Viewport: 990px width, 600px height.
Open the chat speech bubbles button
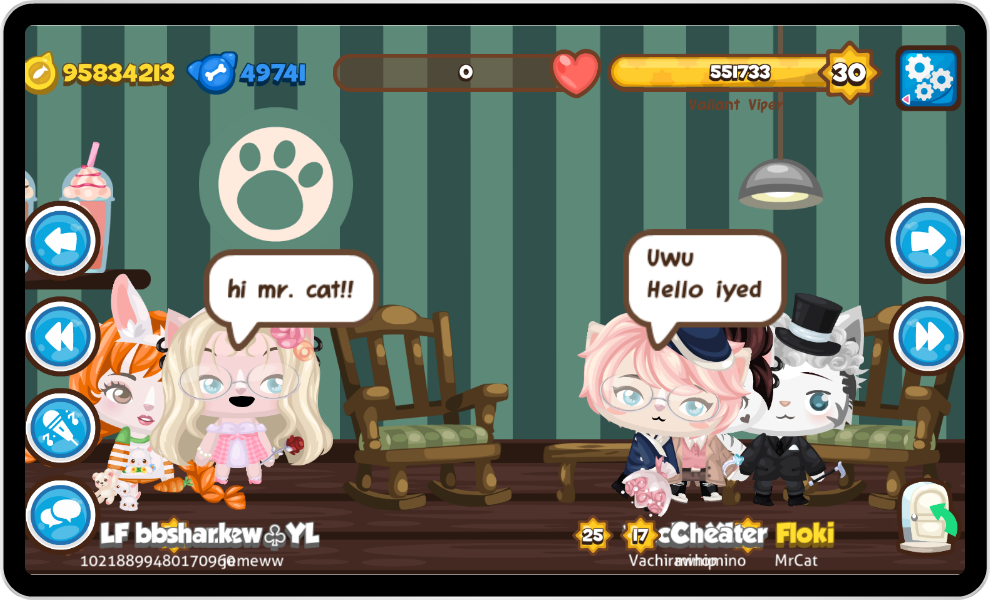coord(61,516)
